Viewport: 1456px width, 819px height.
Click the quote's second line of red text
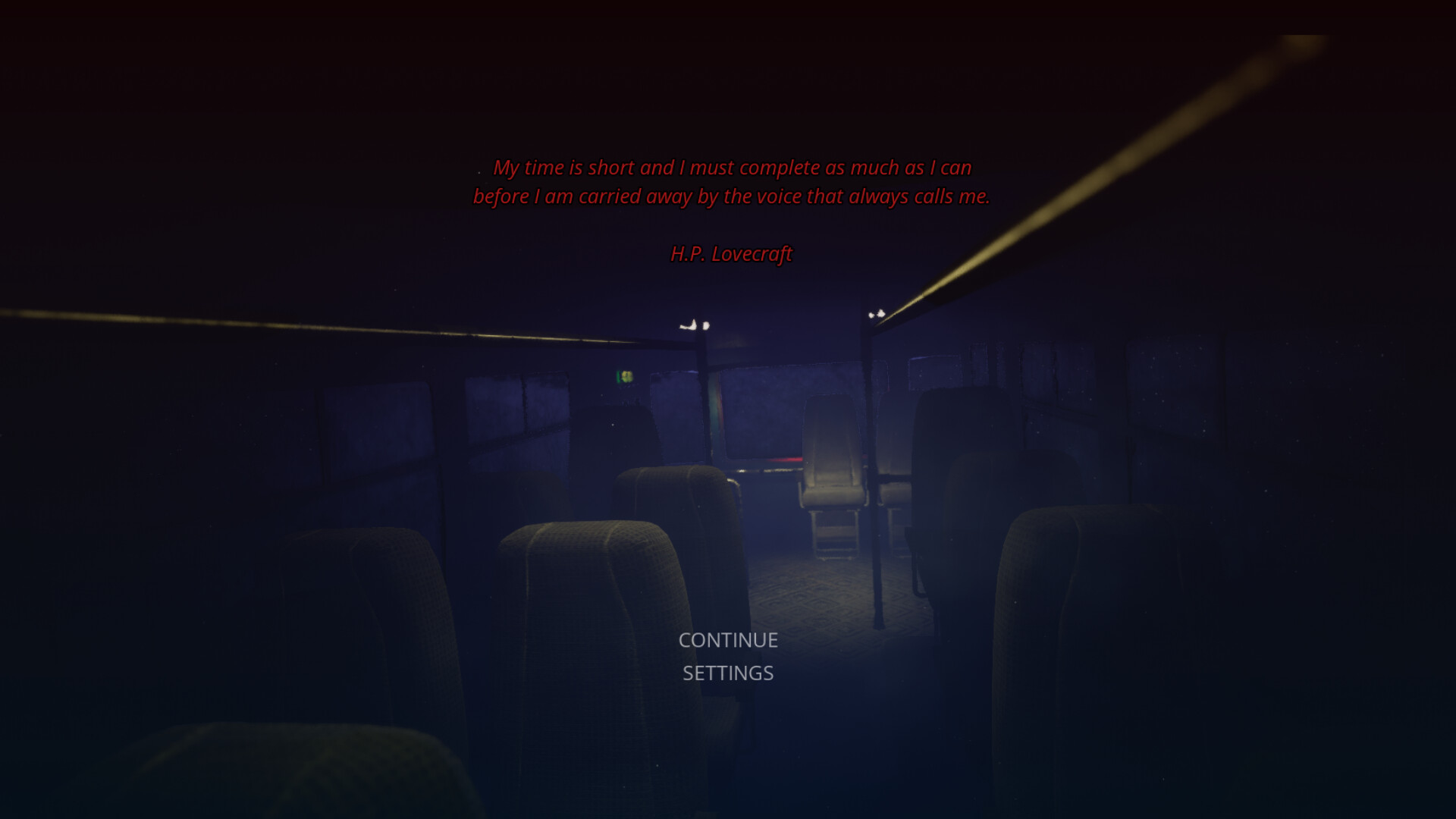click(x=730, y=196)
